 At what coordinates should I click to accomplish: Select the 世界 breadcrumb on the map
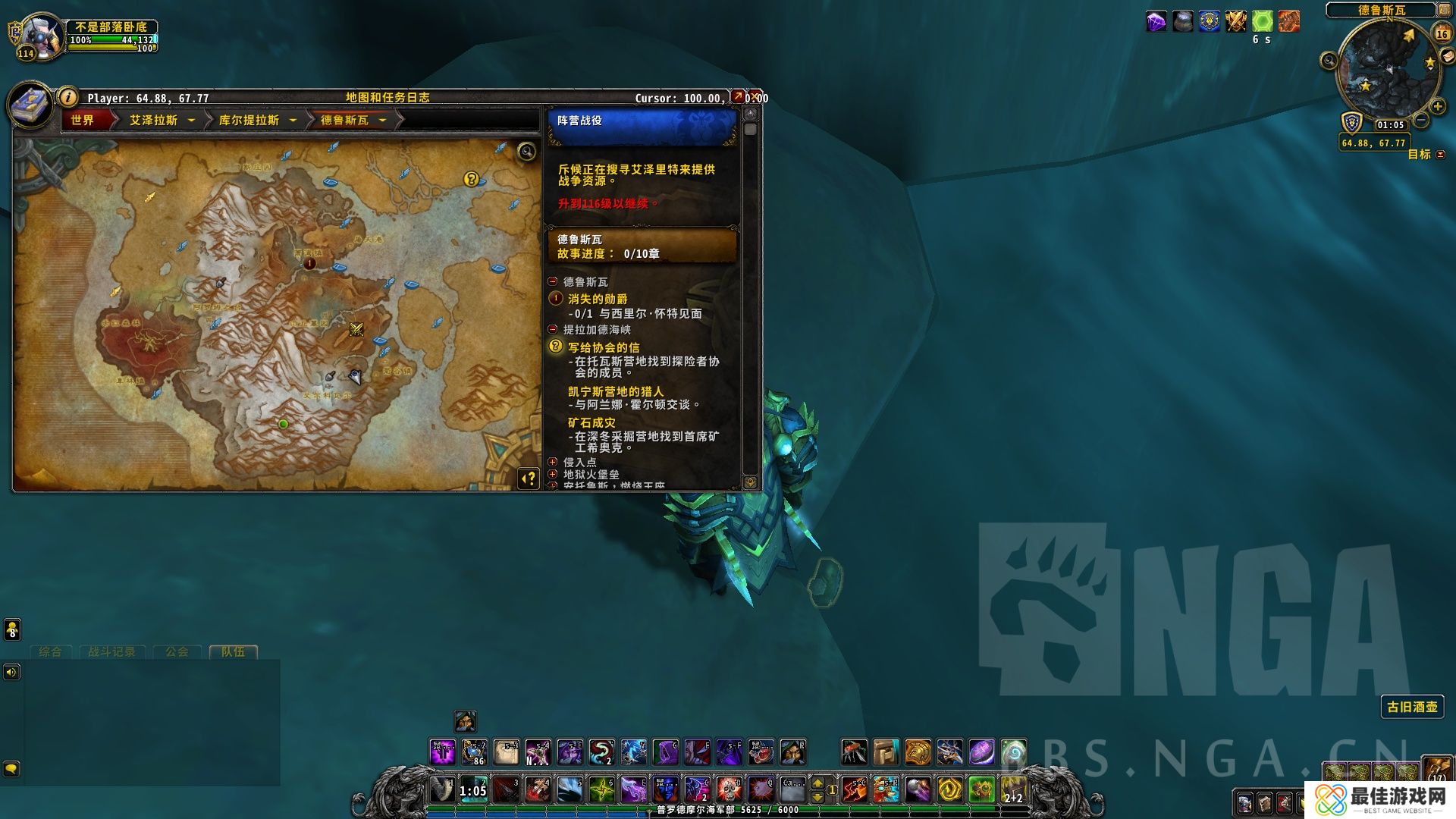(x=83, y=121)
